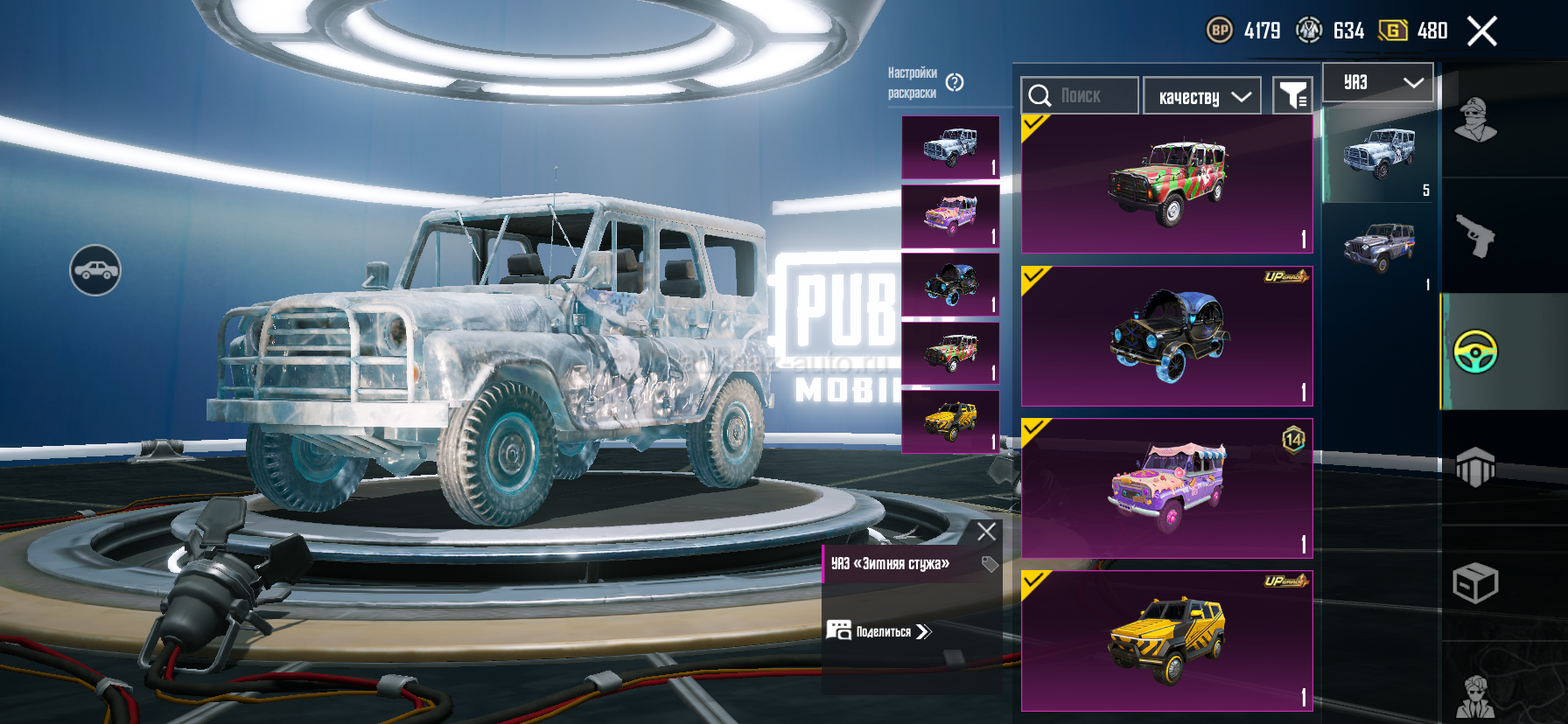Click the Поиск search field
This screenshot has width=1568, height=724.
1080,95
